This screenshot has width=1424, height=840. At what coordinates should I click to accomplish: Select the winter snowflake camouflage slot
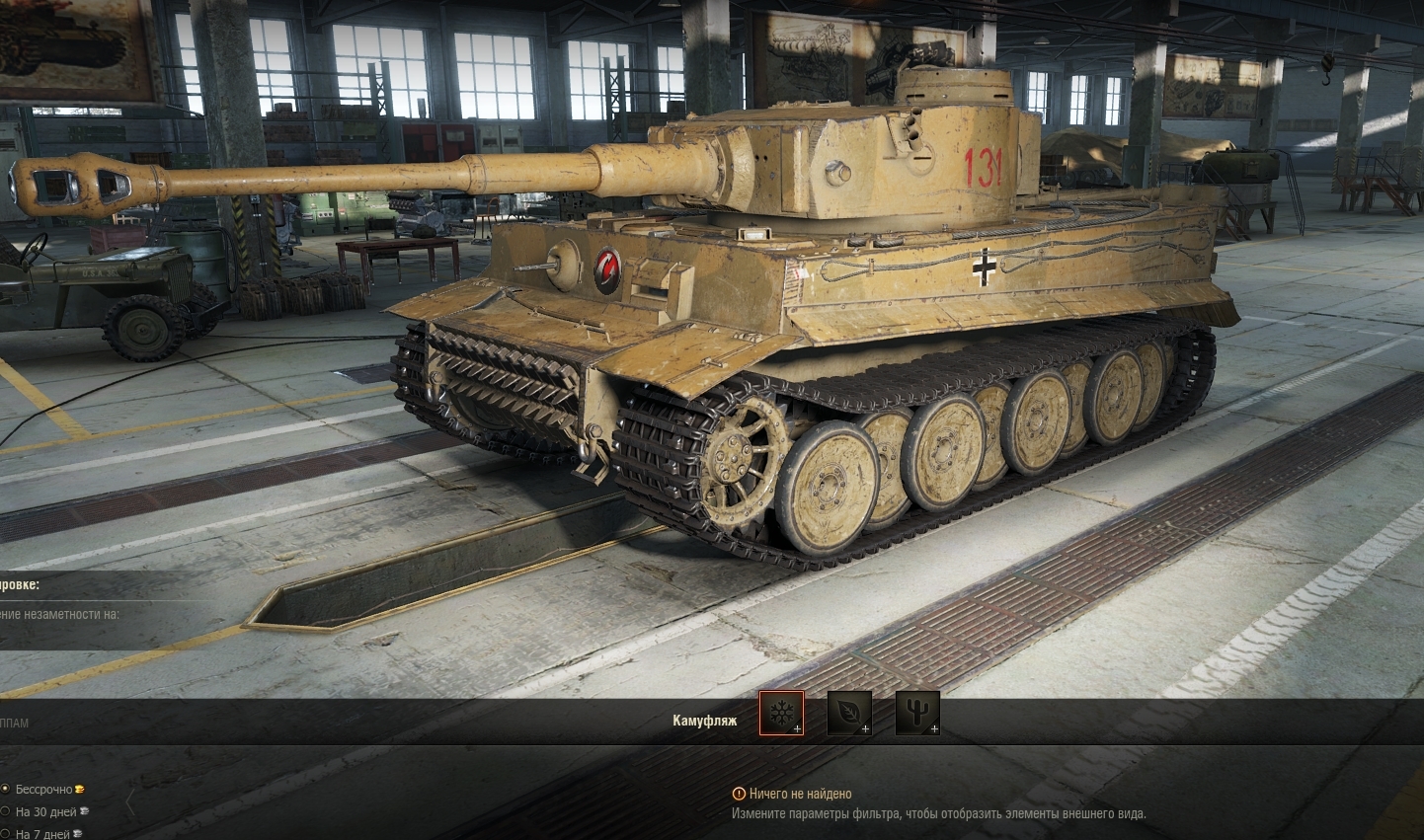[781, 713]
